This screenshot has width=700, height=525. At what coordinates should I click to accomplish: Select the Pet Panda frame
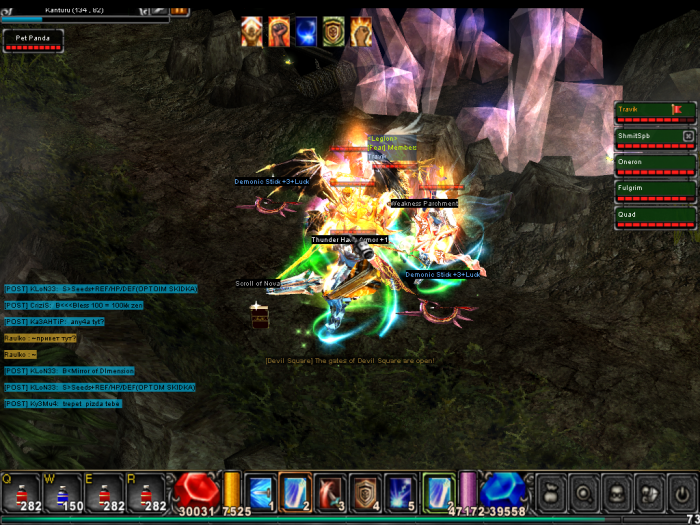[x=33, y=40]
